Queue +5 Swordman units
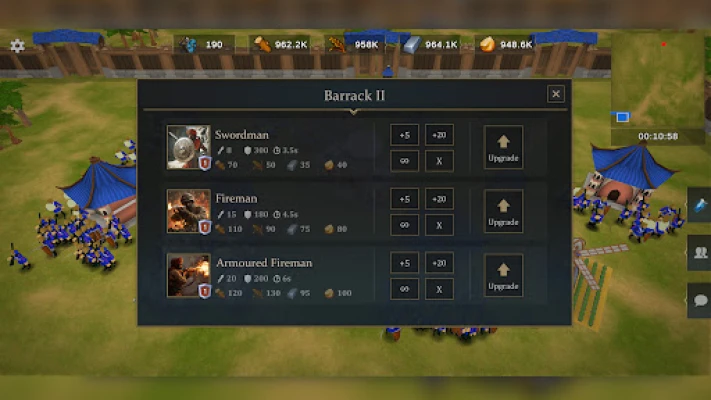The height and width of the screenshot is (400, 711). (404, 136)
